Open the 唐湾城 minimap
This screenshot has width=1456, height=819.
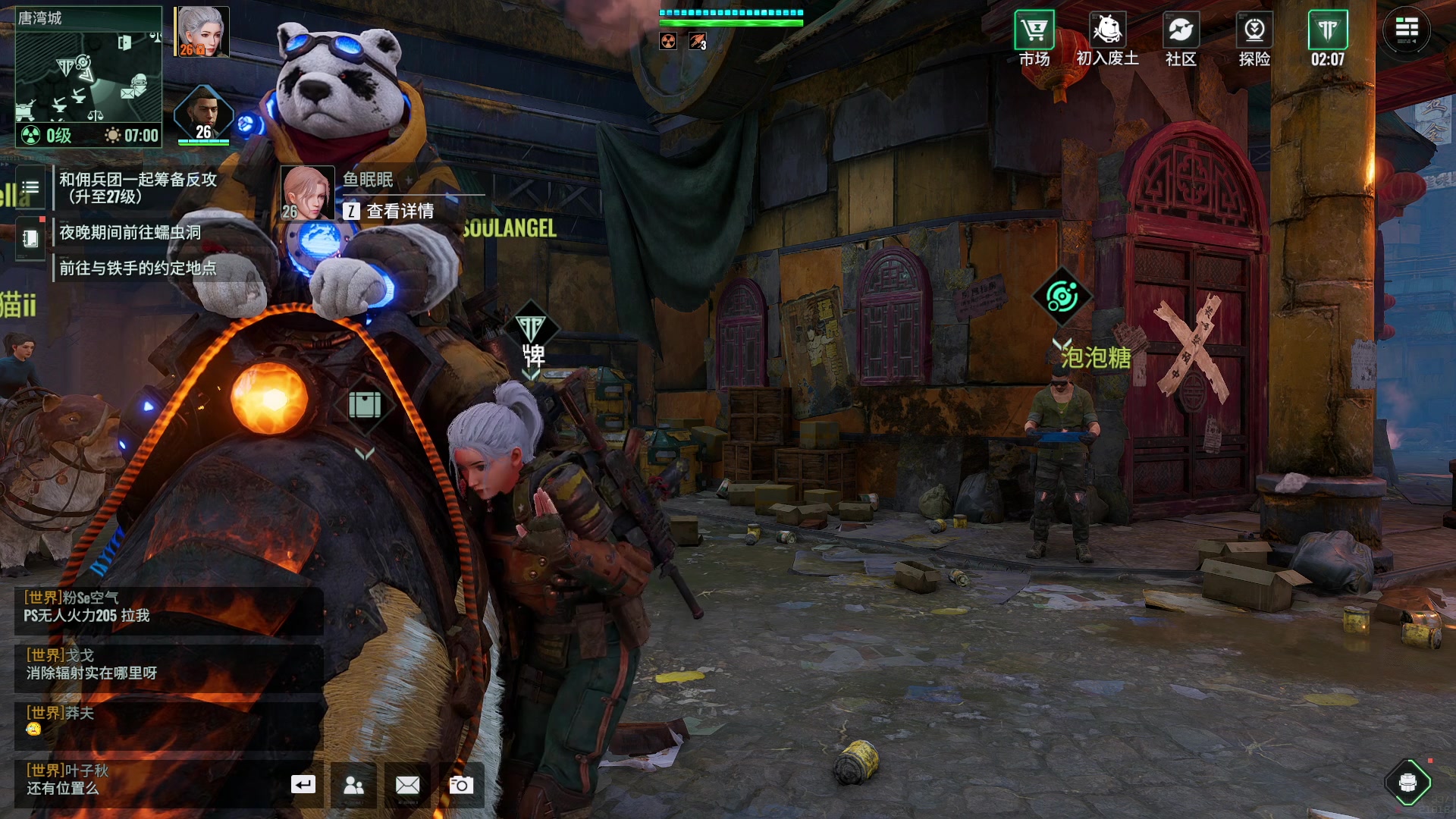point(88,76)
